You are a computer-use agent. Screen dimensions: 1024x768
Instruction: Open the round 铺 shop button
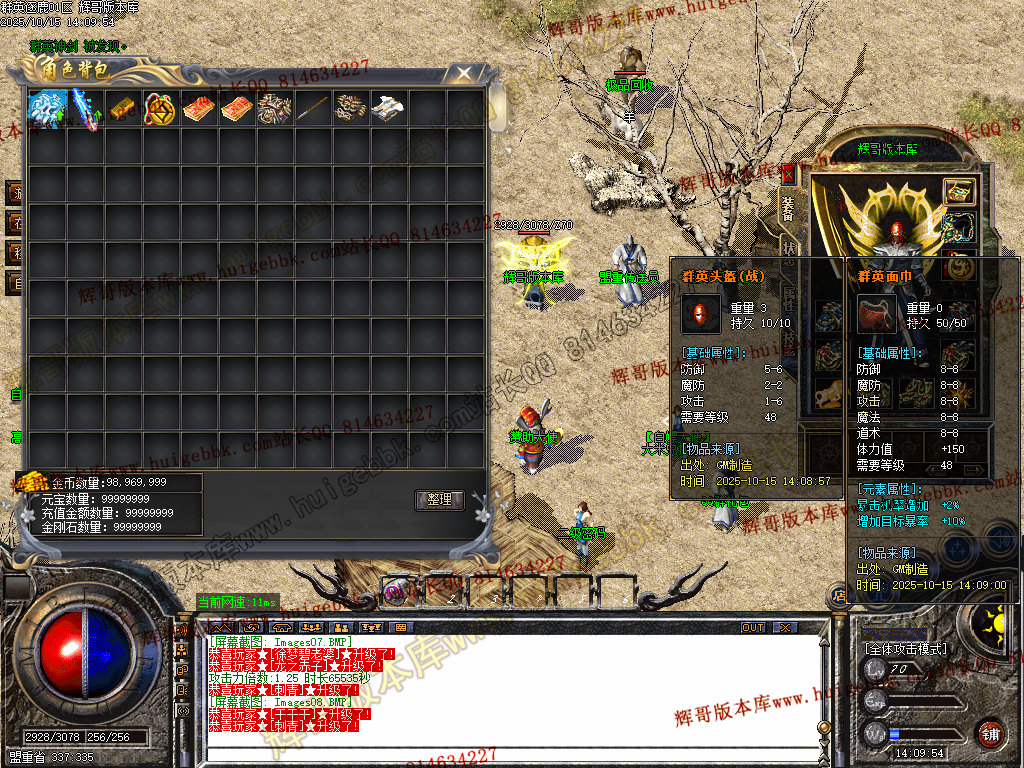990,732
